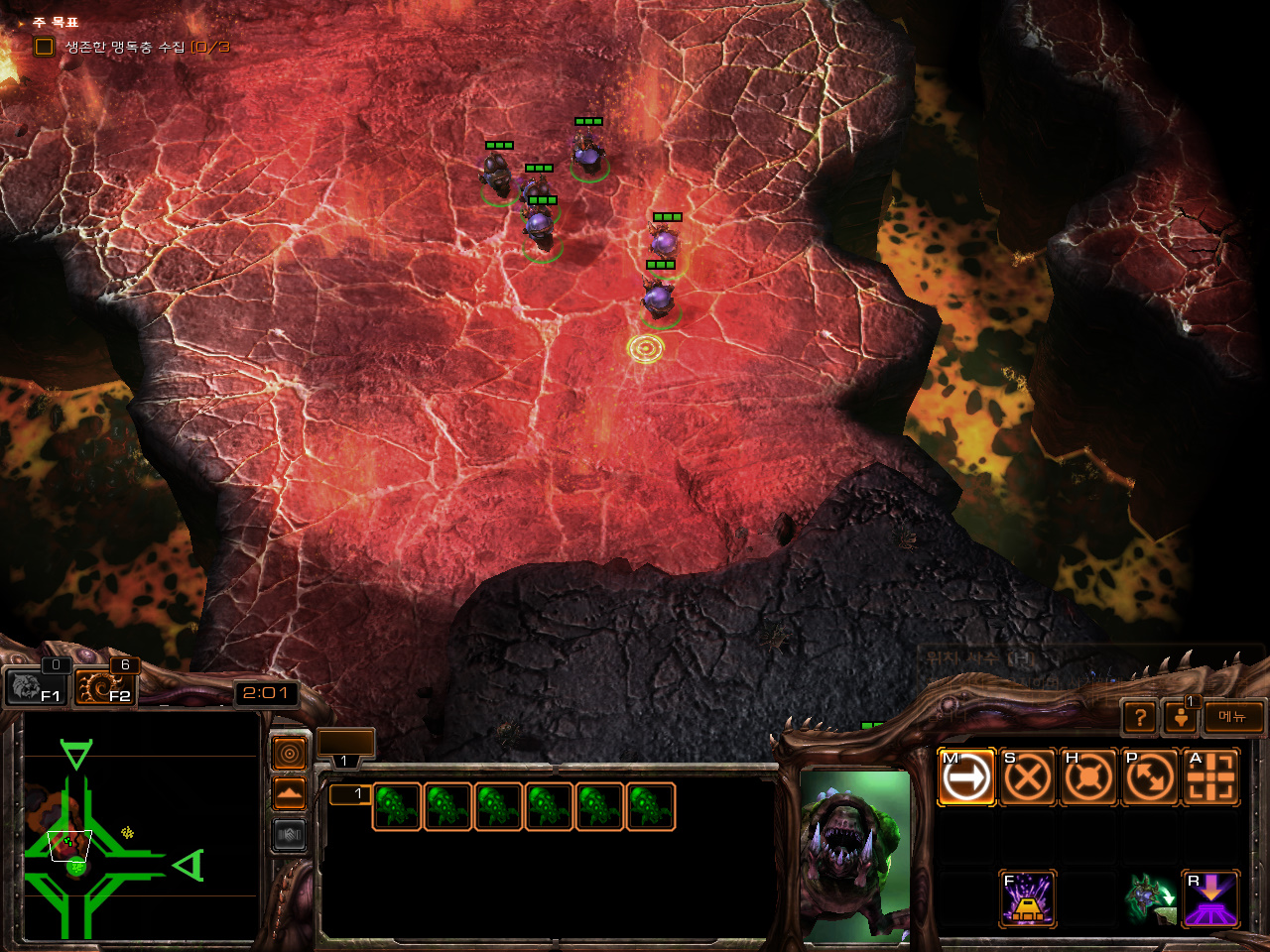Use the Burrow ability
This screenshot has width=1270, height=952.
1211,898
